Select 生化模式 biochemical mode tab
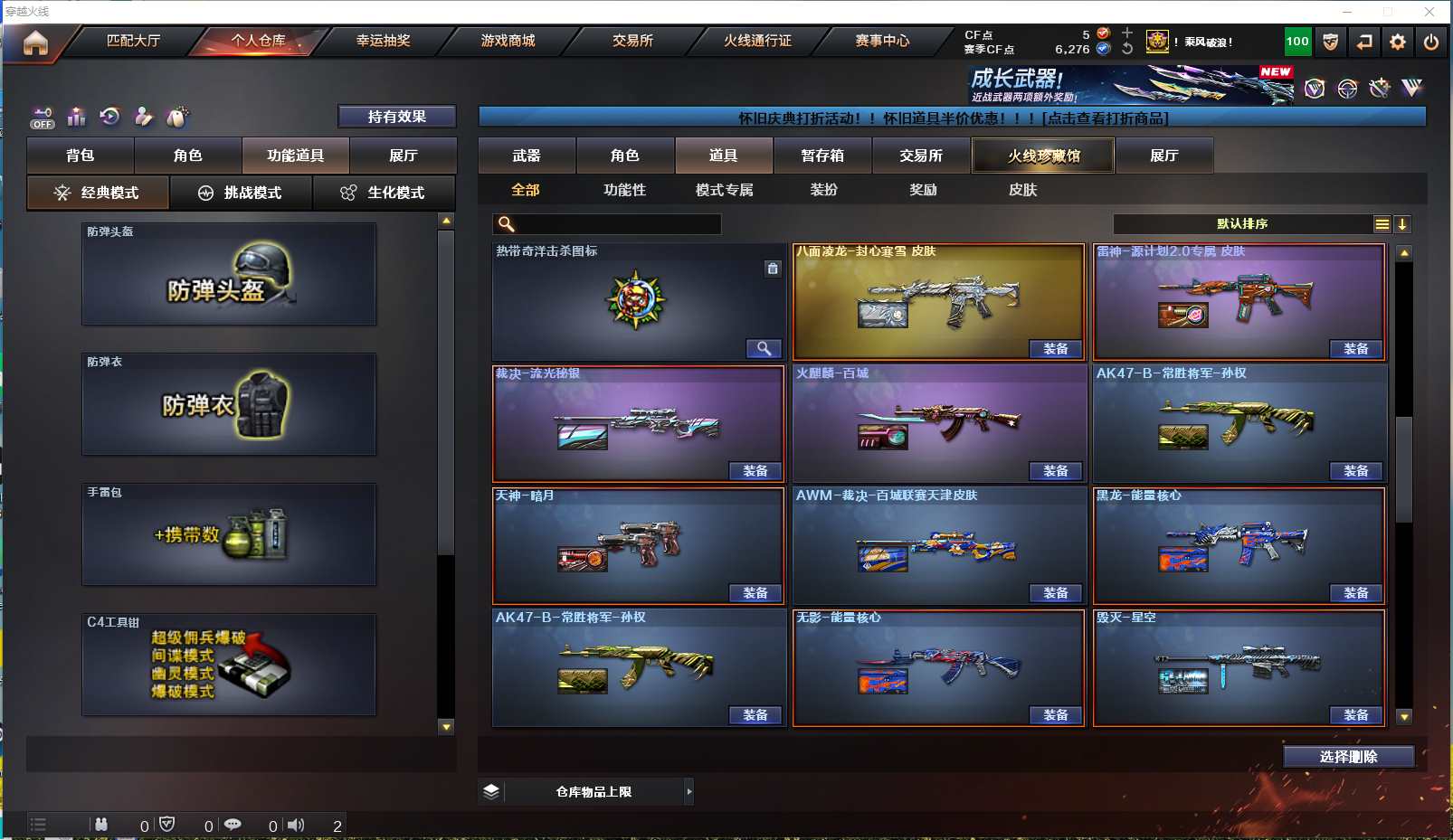Viewport: 1453px width, 840px height. click(384, 193)
